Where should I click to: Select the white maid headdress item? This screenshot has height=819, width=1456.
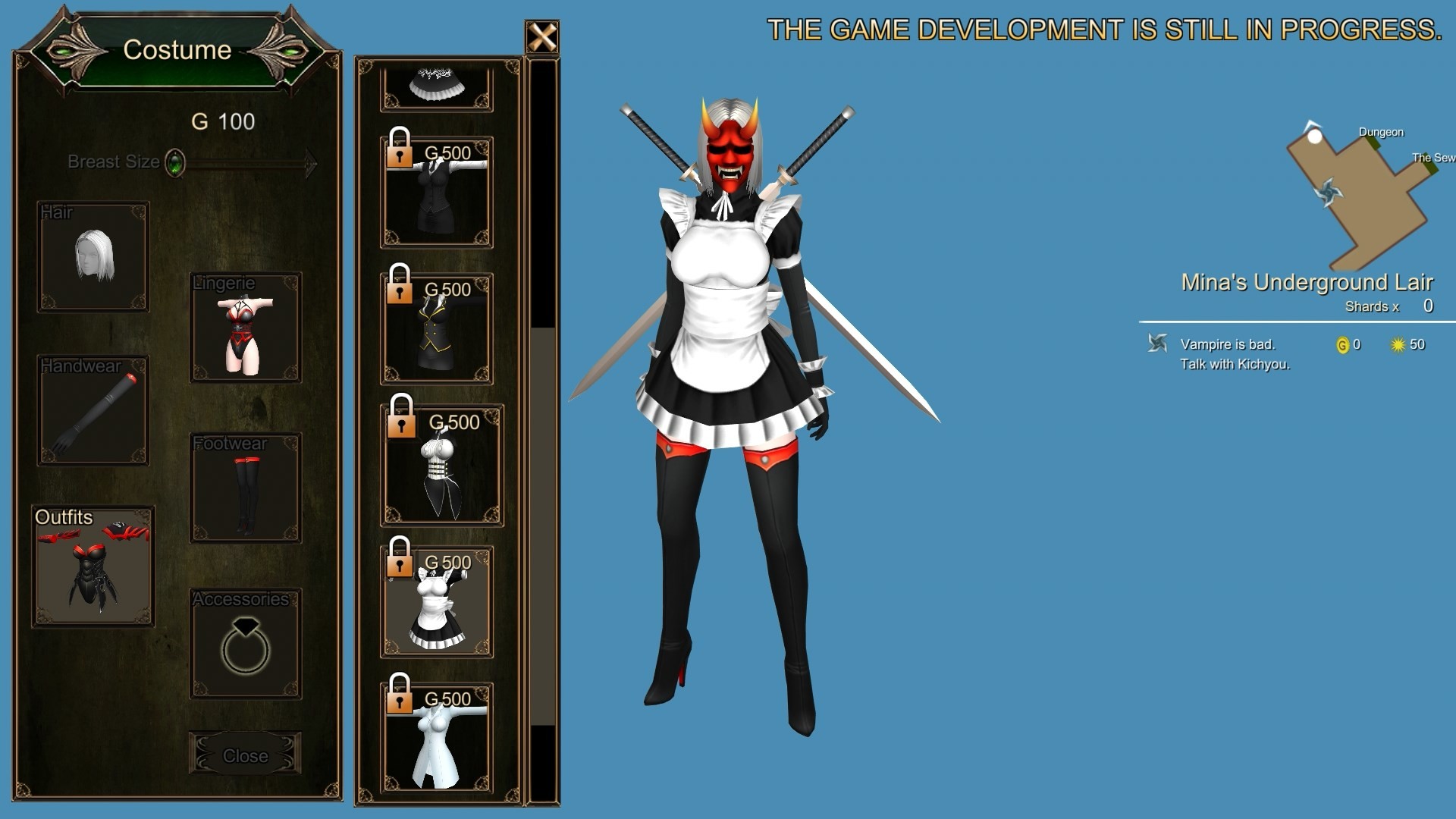[x=436, y=83]
